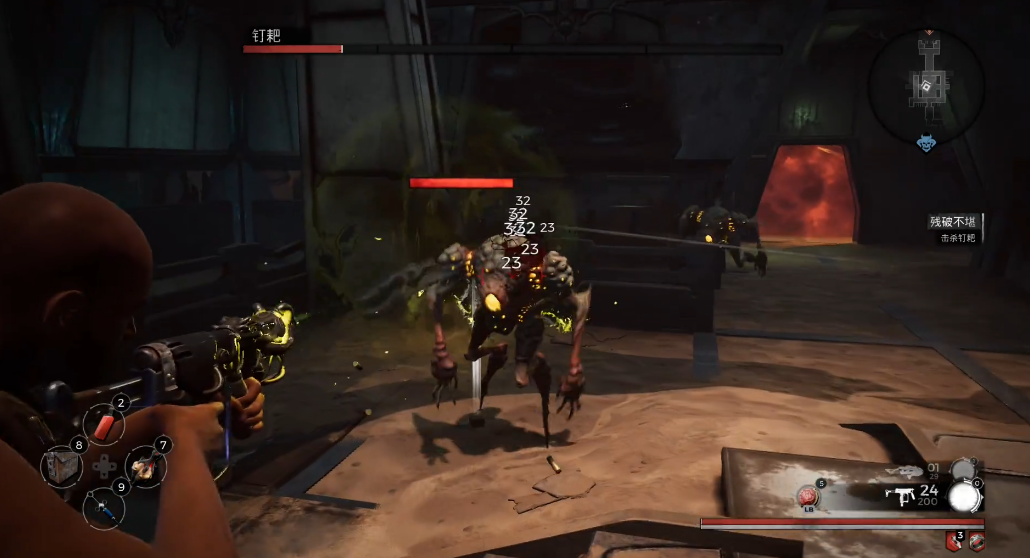The width and height of the screenshot is (1030, 558).
Task: Choose the blue syringe quick-item slot
Action: click(104, 507)
